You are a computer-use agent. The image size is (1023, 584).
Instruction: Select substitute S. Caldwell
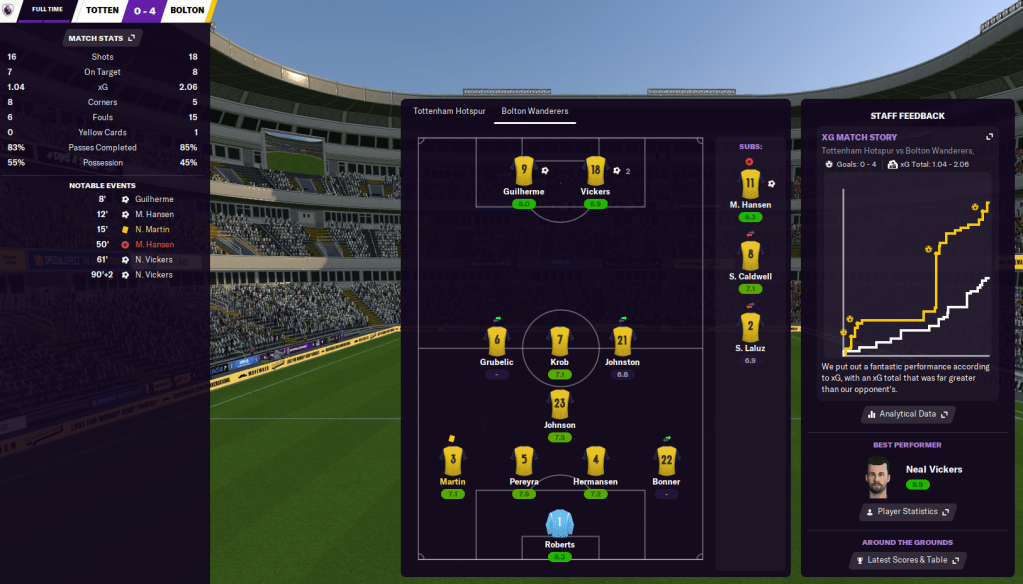pos(751,256)
